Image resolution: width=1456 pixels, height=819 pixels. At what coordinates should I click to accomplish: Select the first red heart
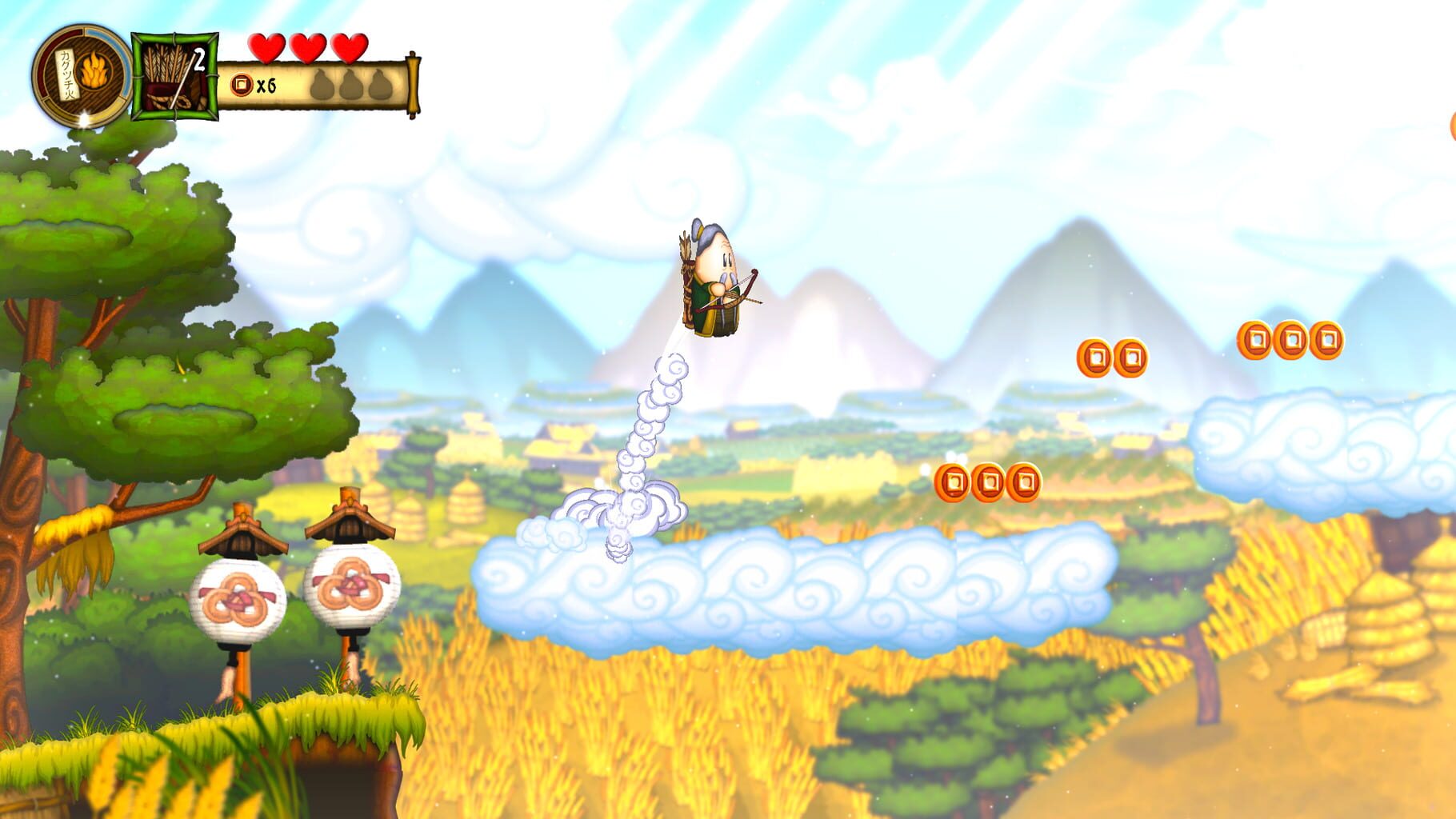click(268, 48)
